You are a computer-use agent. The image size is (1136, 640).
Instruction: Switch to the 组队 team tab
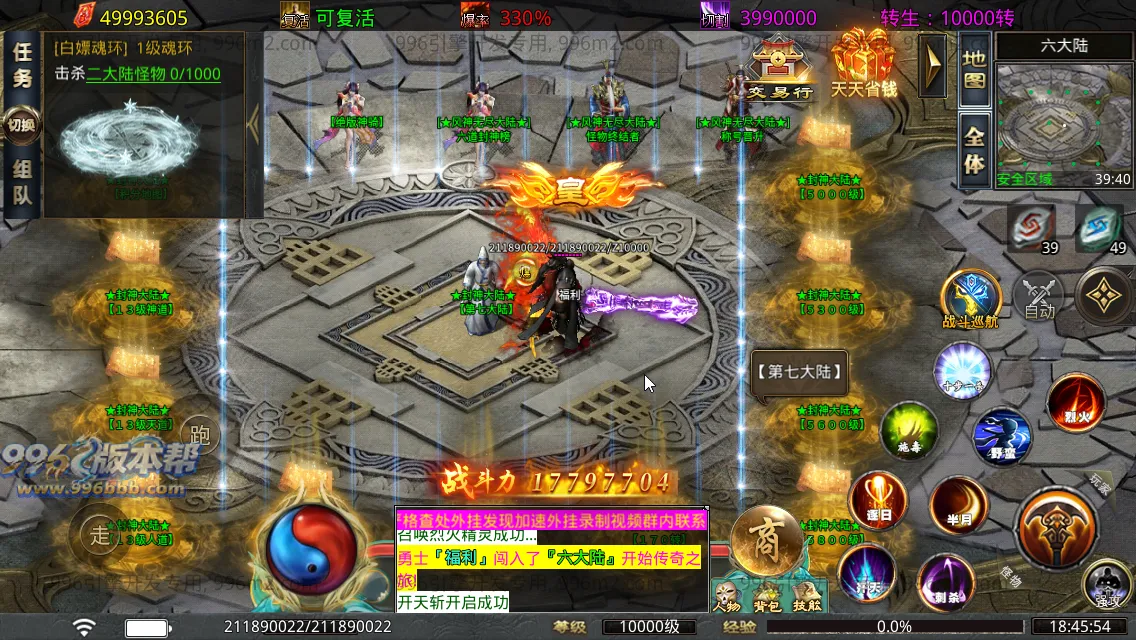22,183
